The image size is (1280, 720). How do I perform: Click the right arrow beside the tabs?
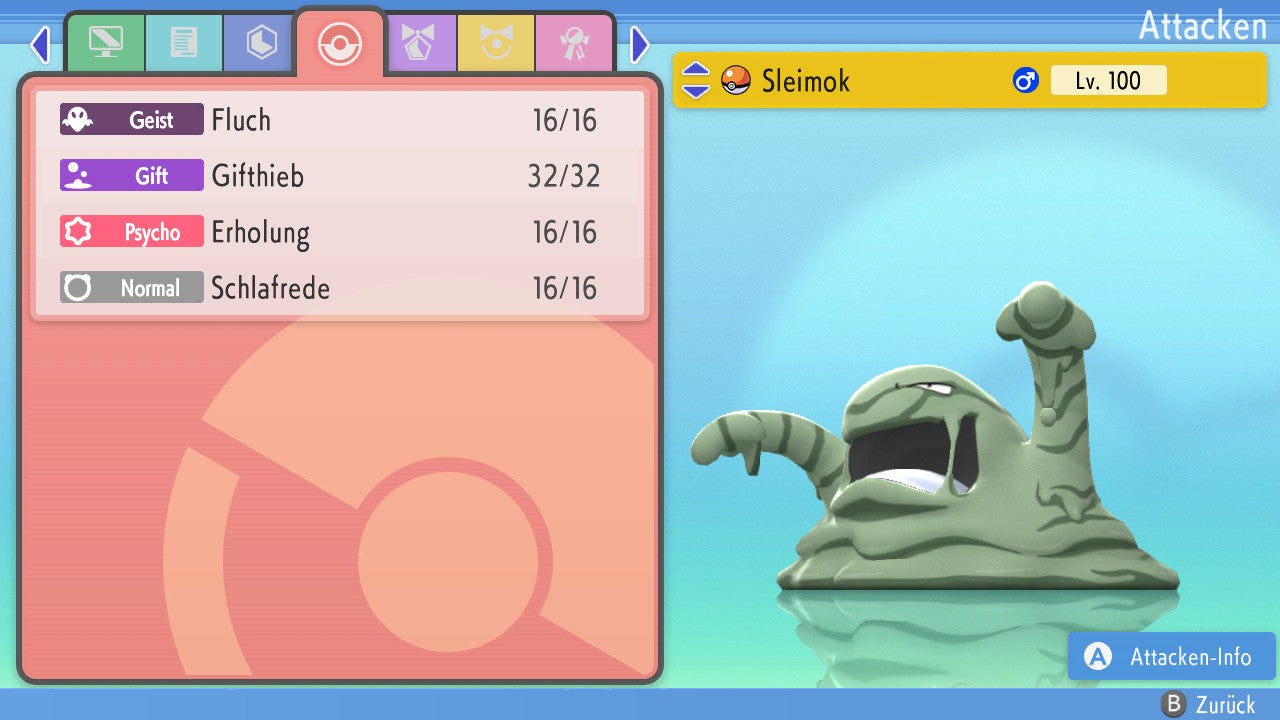click(x=640, y=44)
